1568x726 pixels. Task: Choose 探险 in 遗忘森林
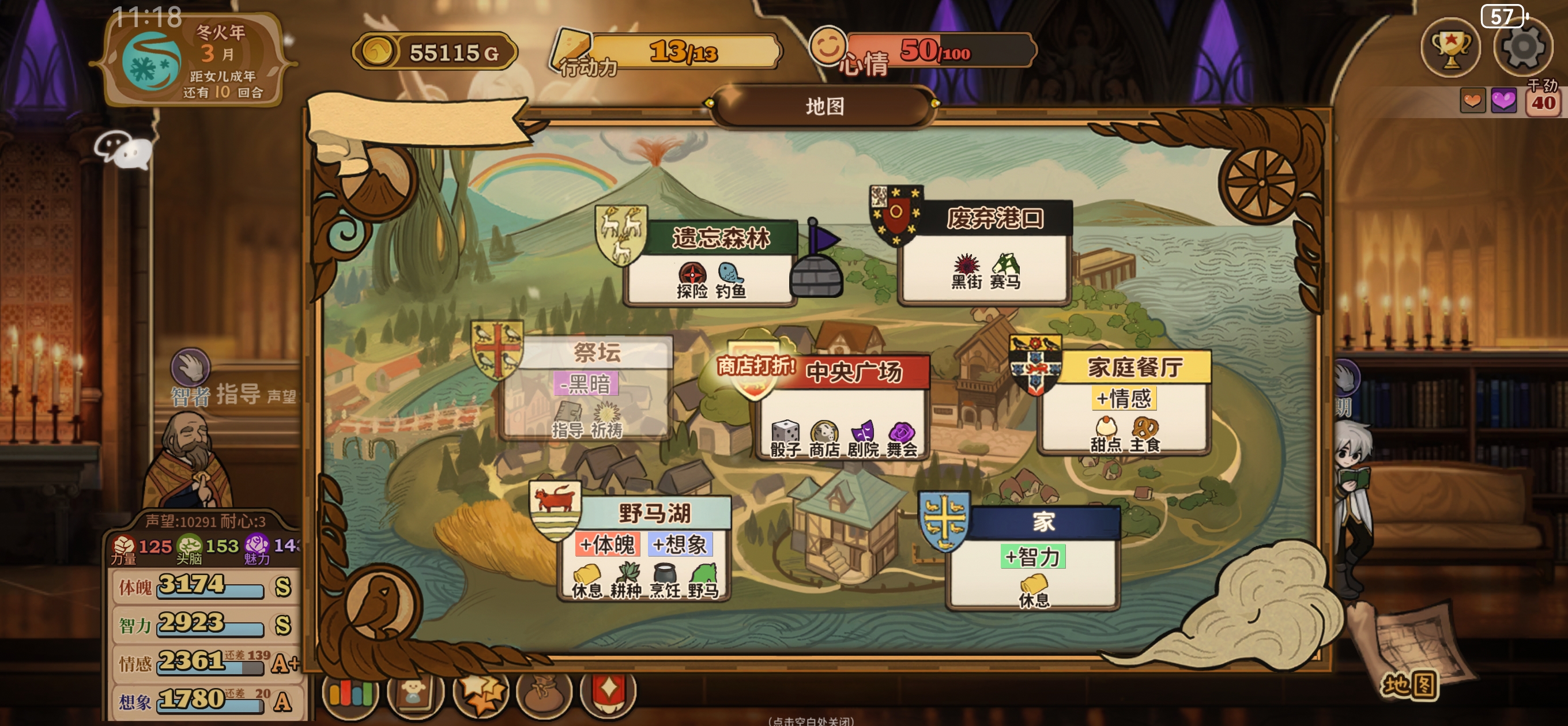tap(692, 280)
